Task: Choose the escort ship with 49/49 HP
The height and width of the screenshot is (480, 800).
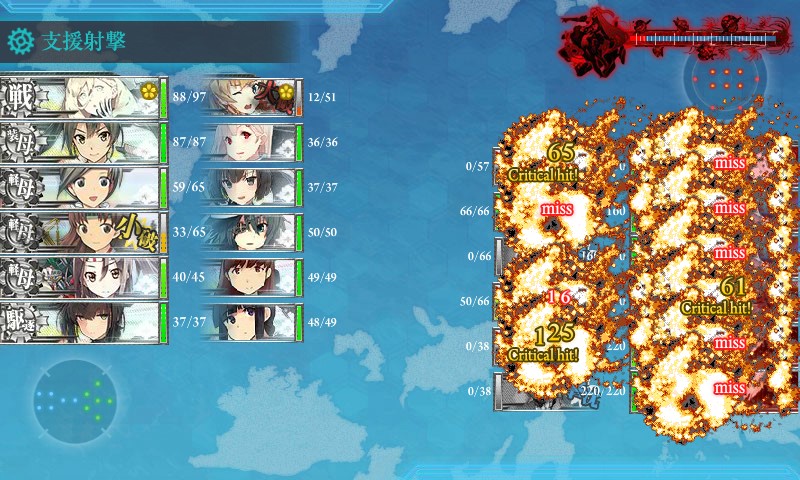Action: click(250, 277)
